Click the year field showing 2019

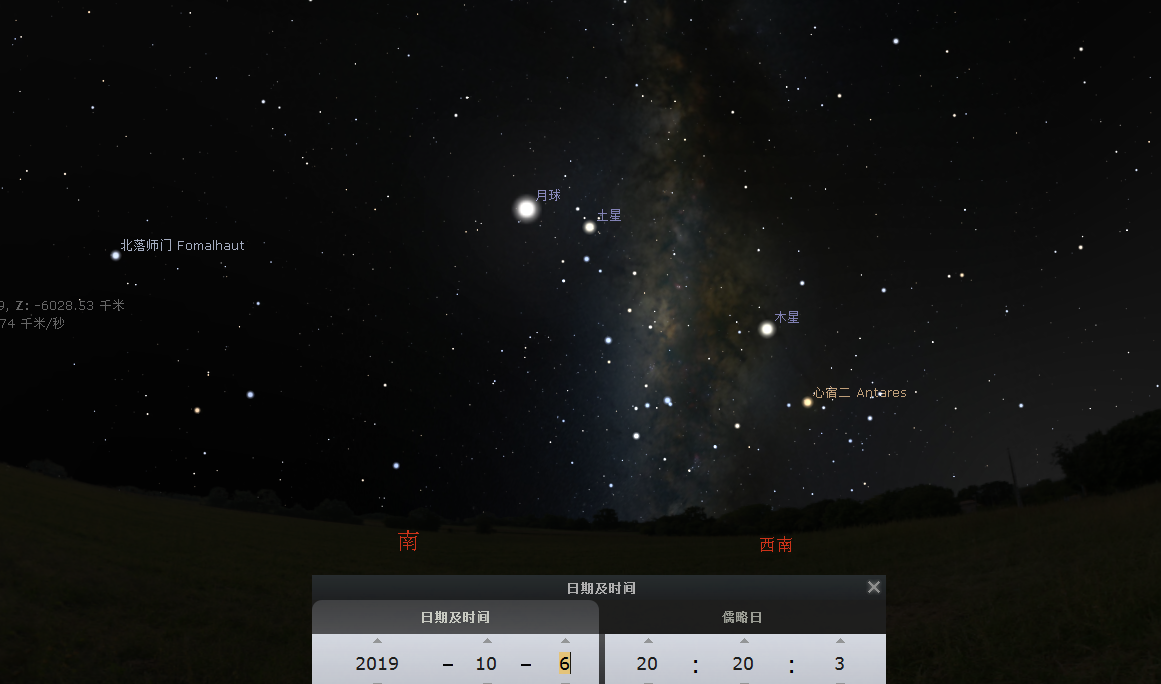coord(377,664)
